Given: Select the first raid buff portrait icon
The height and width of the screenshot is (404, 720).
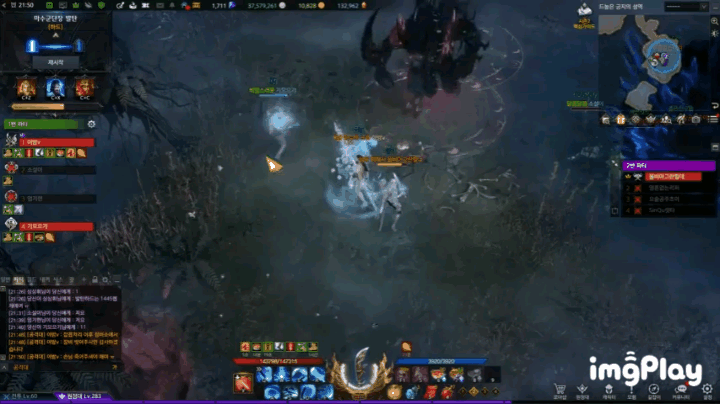Looking at the screenshot, I should tap(24, 89).
